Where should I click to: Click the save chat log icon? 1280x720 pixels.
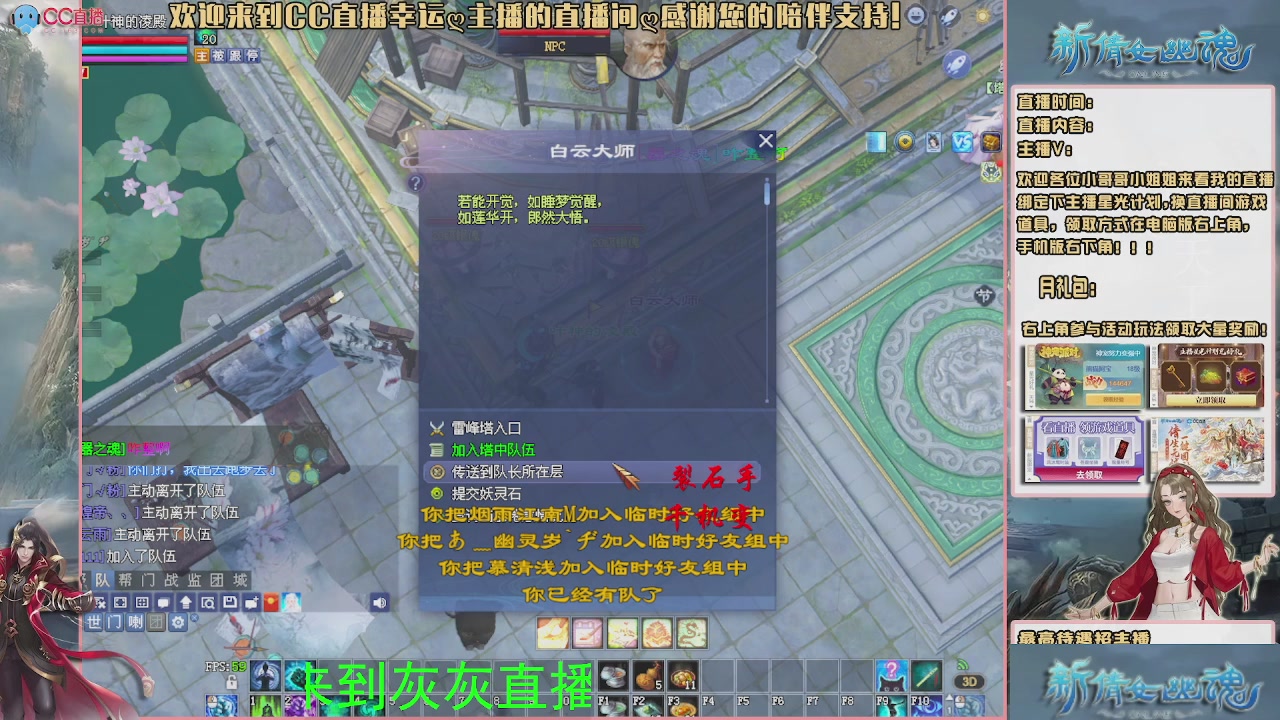230,602
